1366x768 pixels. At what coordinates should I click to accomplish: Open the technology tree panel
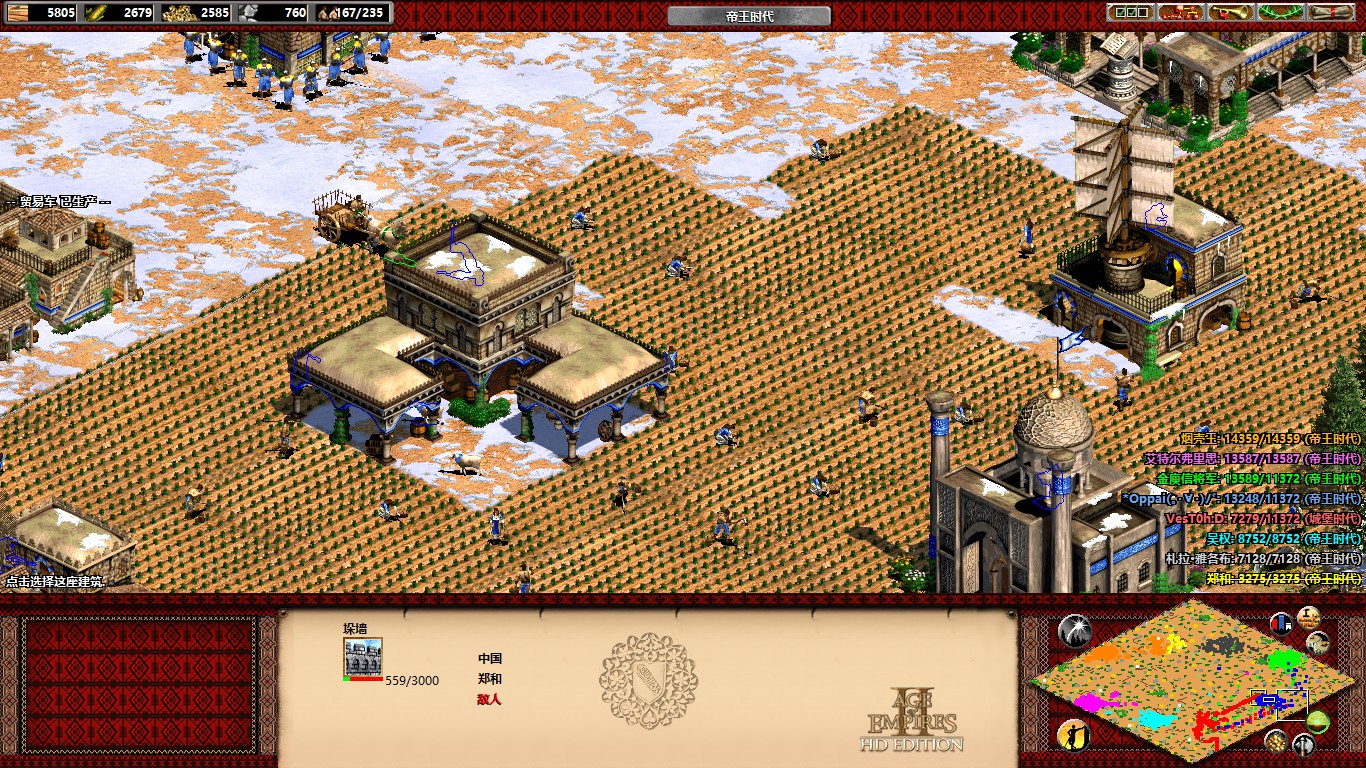pos(1180,12)
